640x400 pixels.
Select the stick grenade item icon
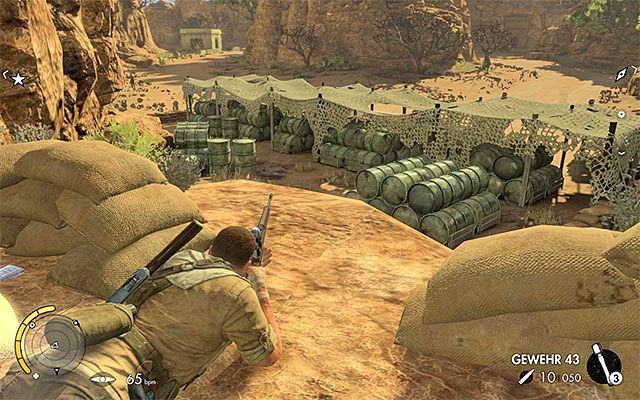(x=603, y=365)
